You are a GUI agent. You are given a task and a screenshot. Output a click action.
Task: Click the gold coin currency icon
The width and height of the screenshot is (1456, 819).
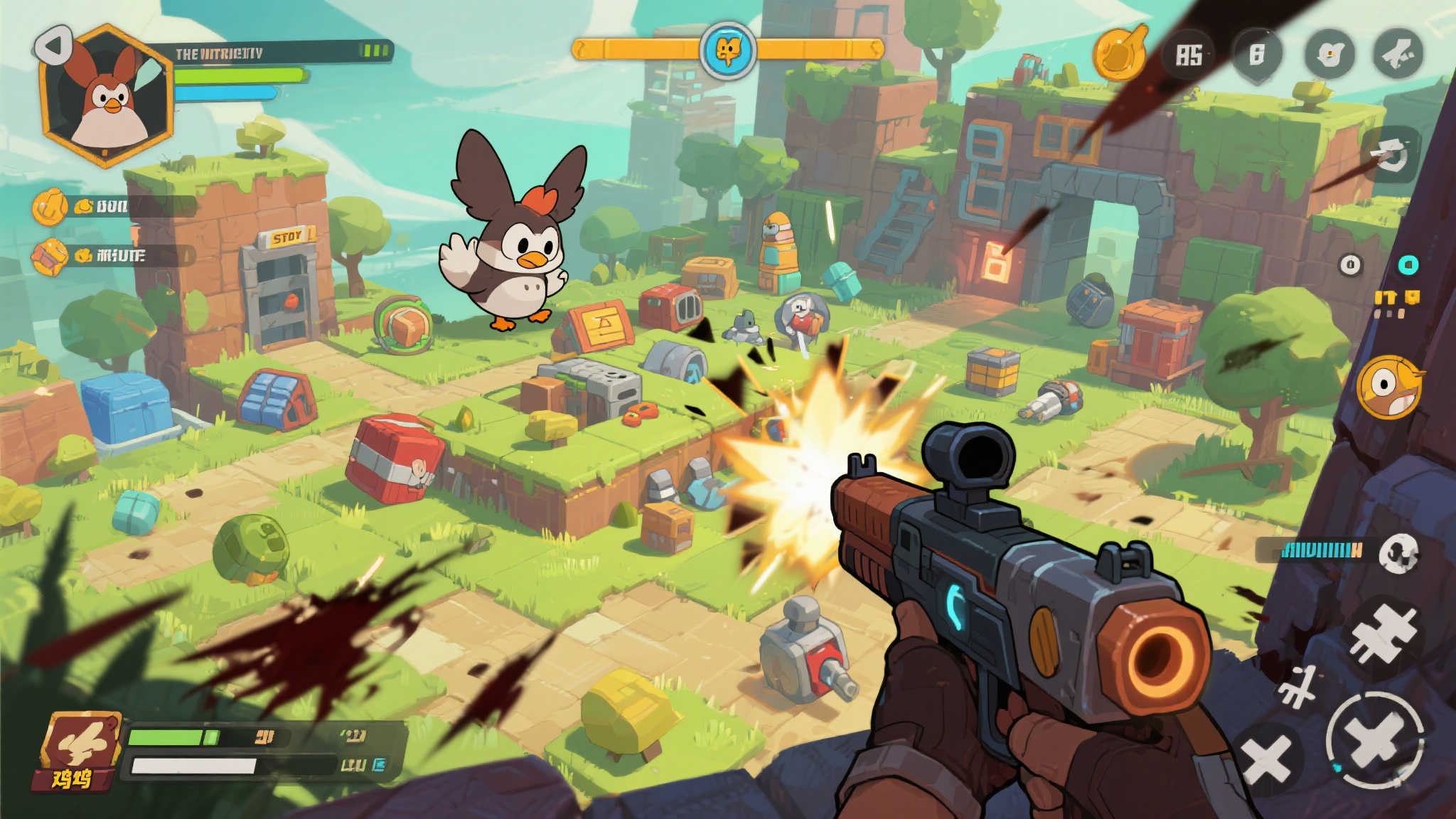tap(1119, 52)
